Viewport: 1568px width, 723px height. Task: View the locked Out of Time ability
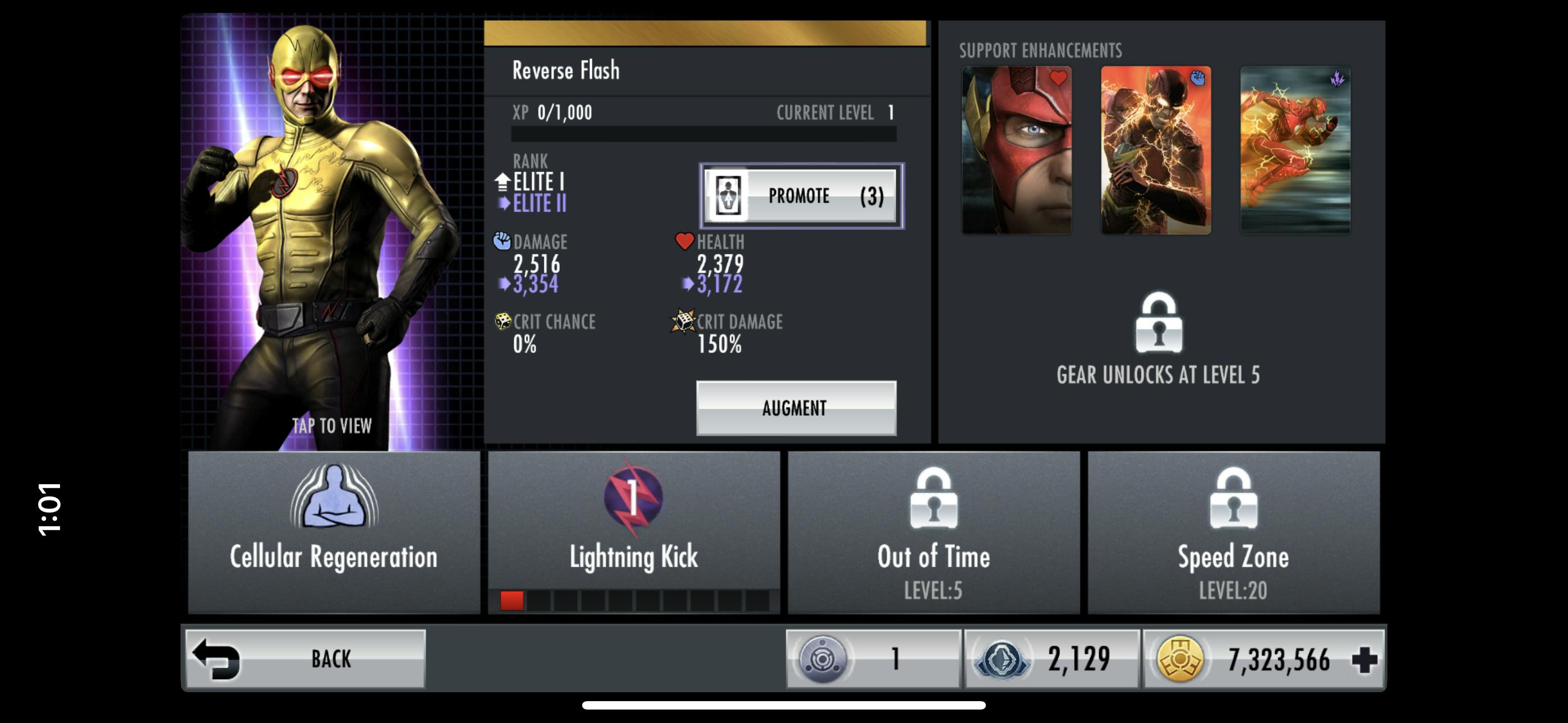[x=933, y=531]
